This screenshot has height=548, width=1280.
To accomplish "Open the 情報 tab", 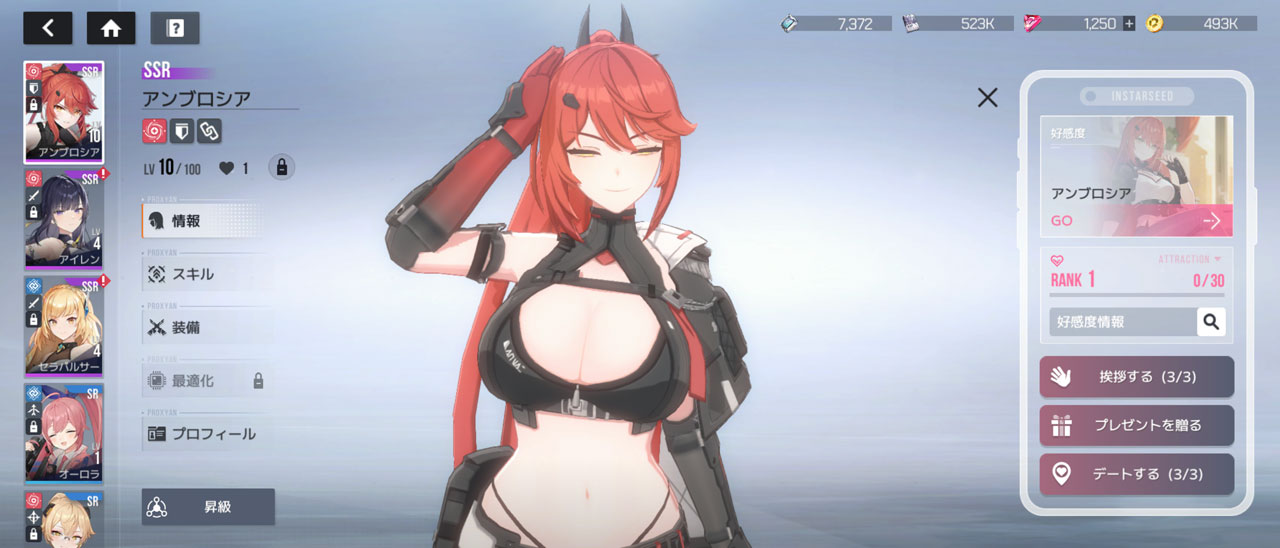I will coord(205,220).
